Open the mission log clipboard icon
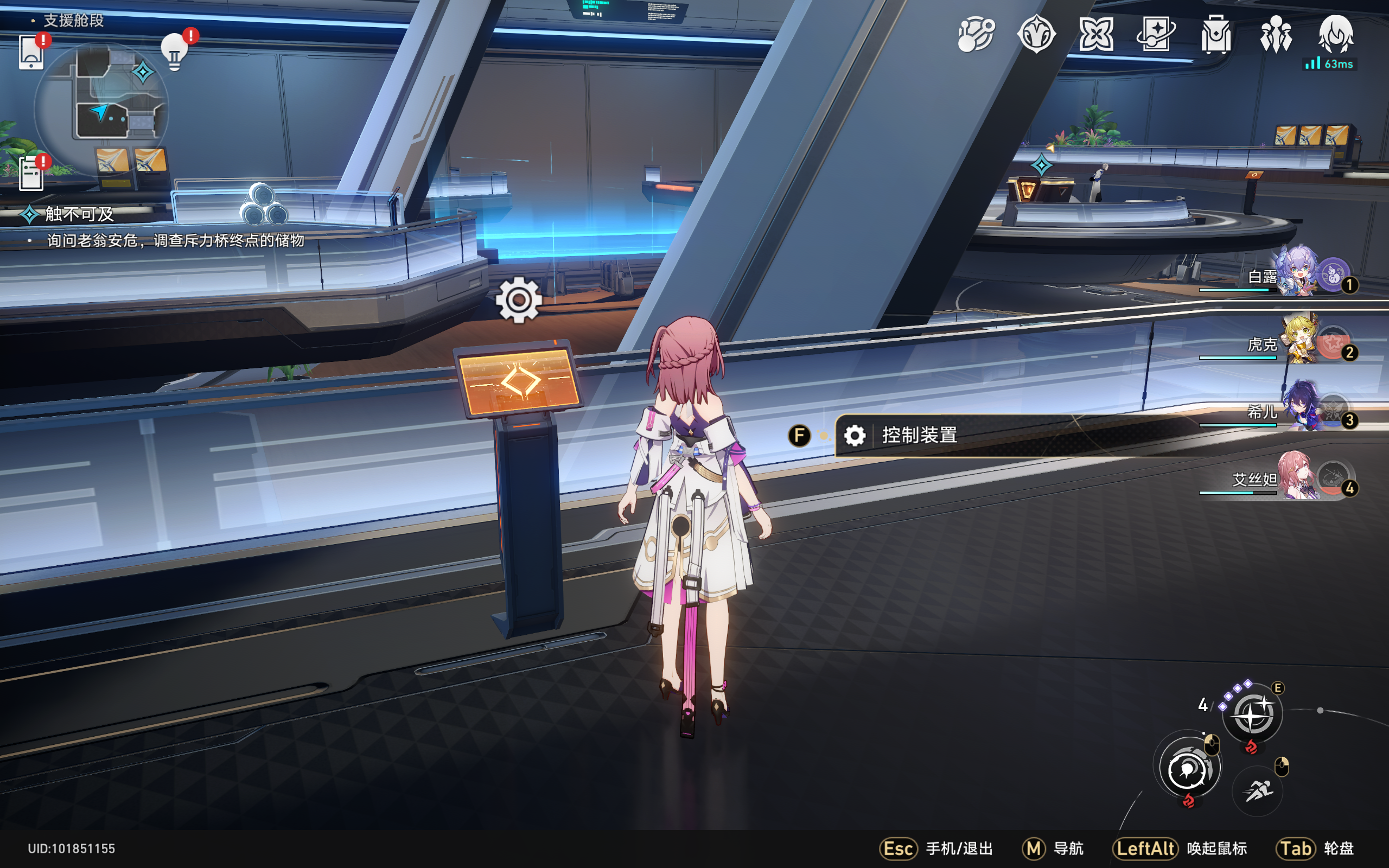 click(31, 173)
